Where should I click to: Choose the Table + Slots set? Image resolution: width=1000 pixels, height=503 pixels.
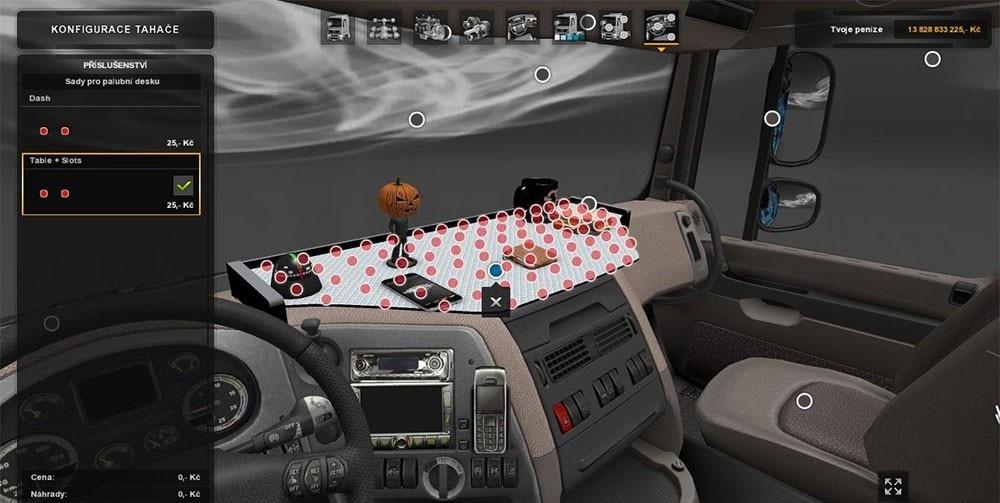[110, 184]
